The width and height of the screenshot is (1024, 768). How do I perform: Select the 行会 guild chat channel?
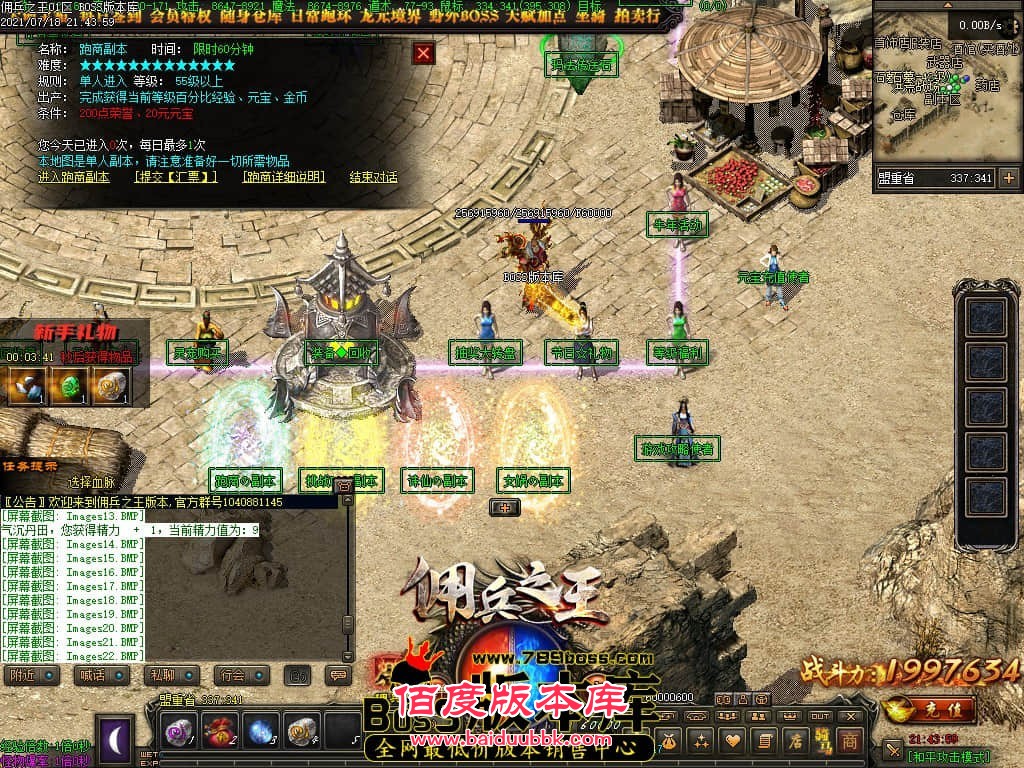pos(233,675)
